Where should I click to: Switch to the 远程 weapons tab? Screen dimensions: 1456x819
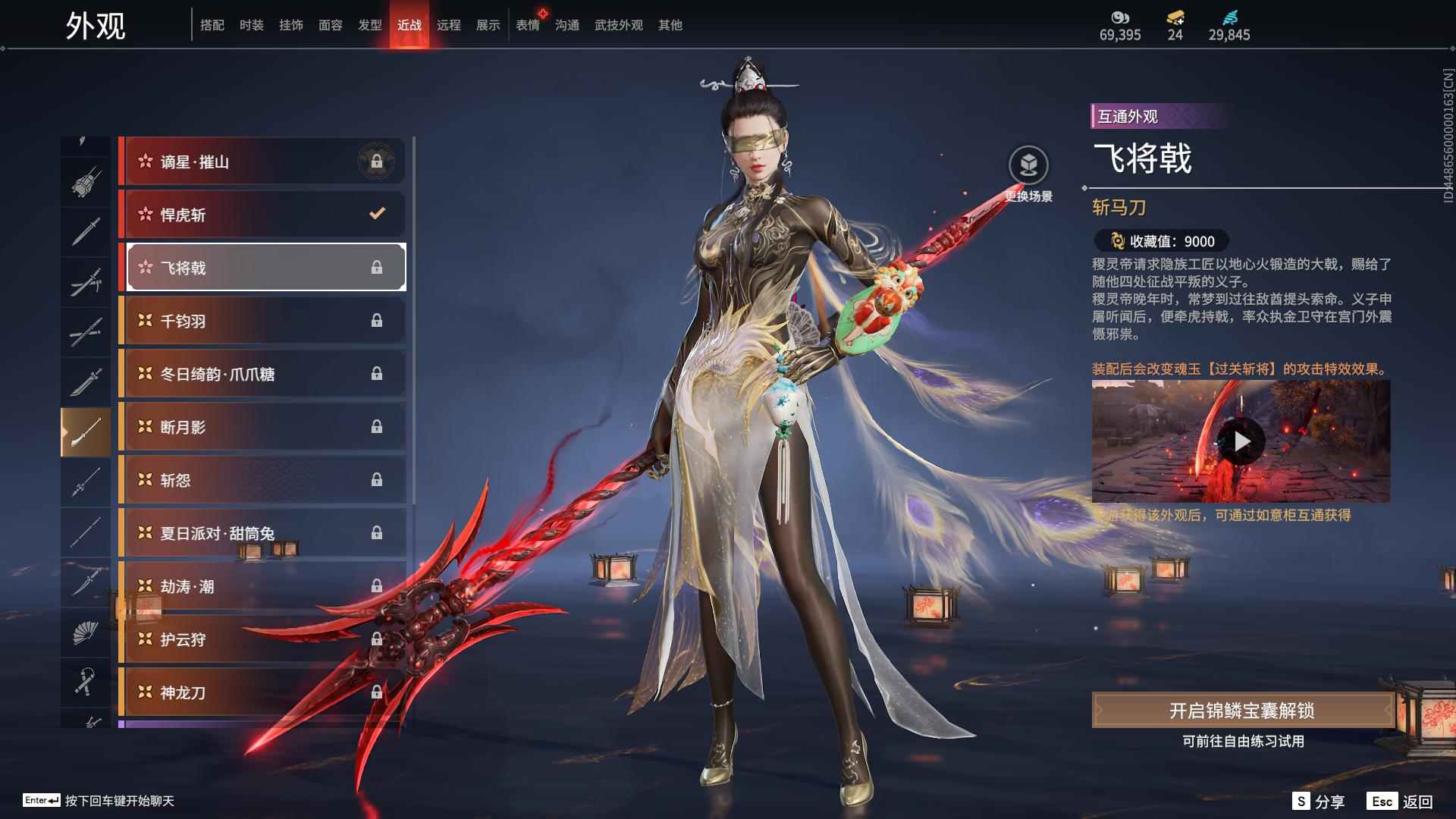448,25
